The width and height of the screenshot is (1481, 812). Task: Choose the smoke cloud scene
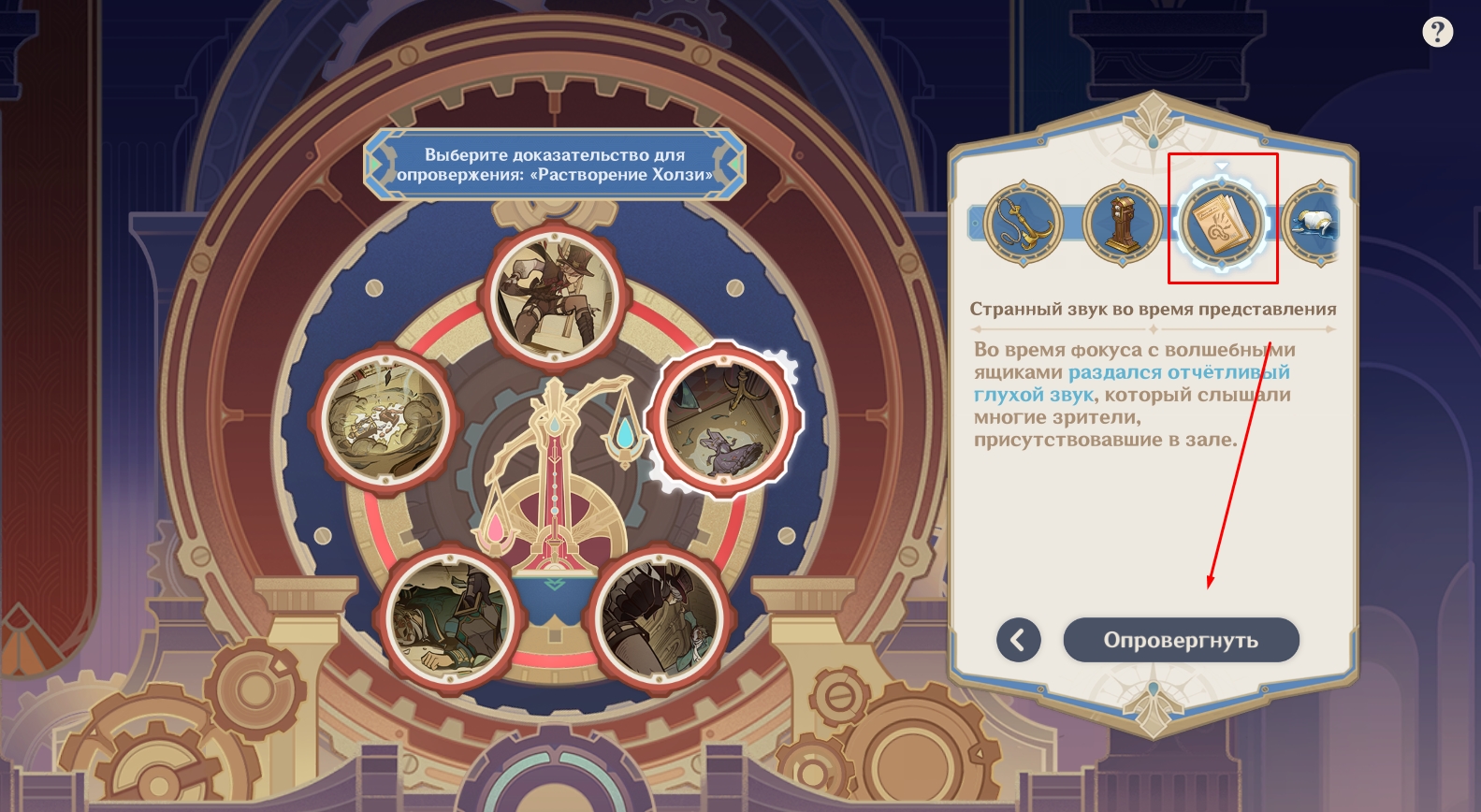coord(386,417)
